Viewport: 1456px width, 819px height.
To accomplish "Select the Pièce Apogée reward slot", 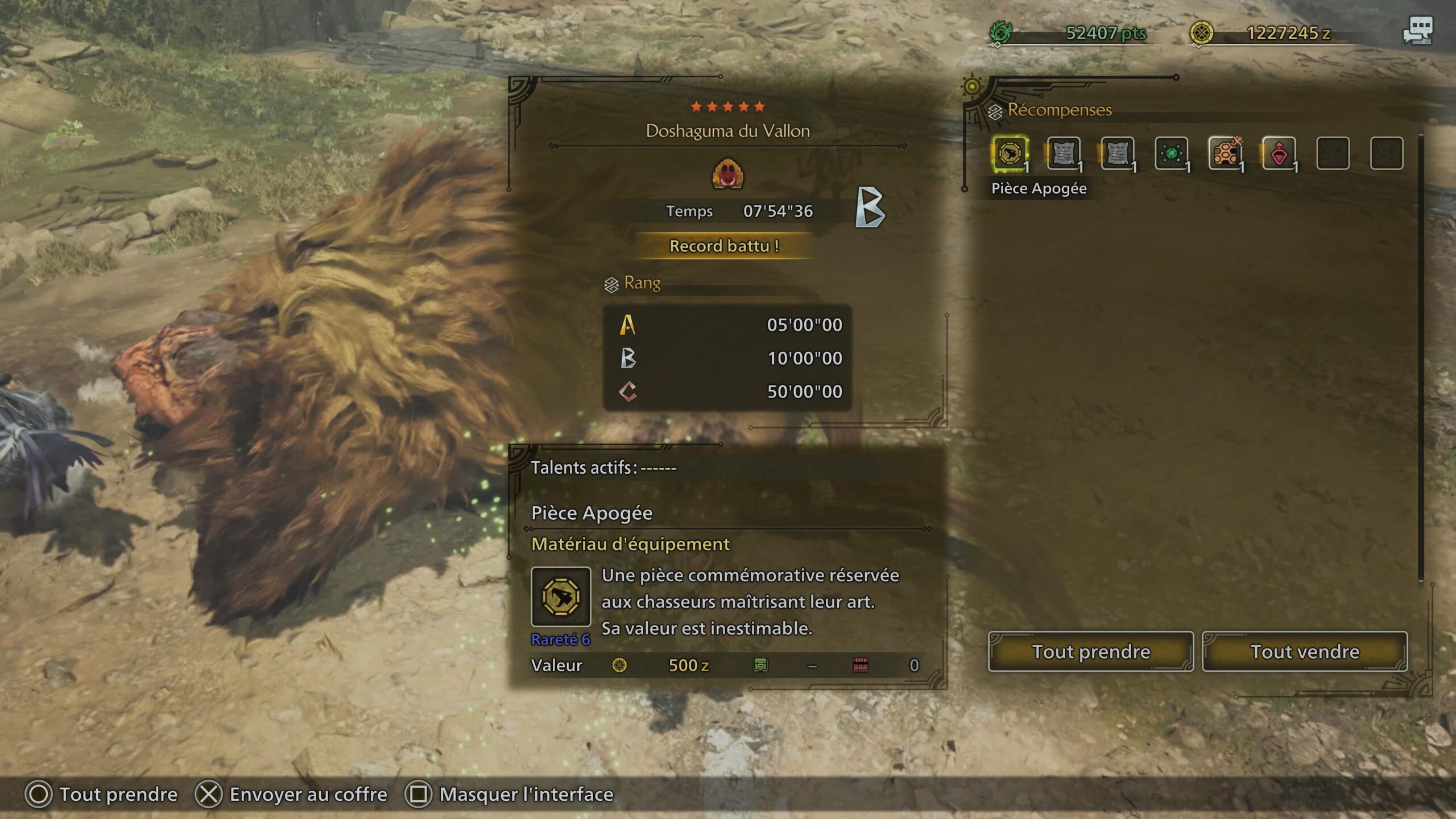I will (x=1010, y=154).
